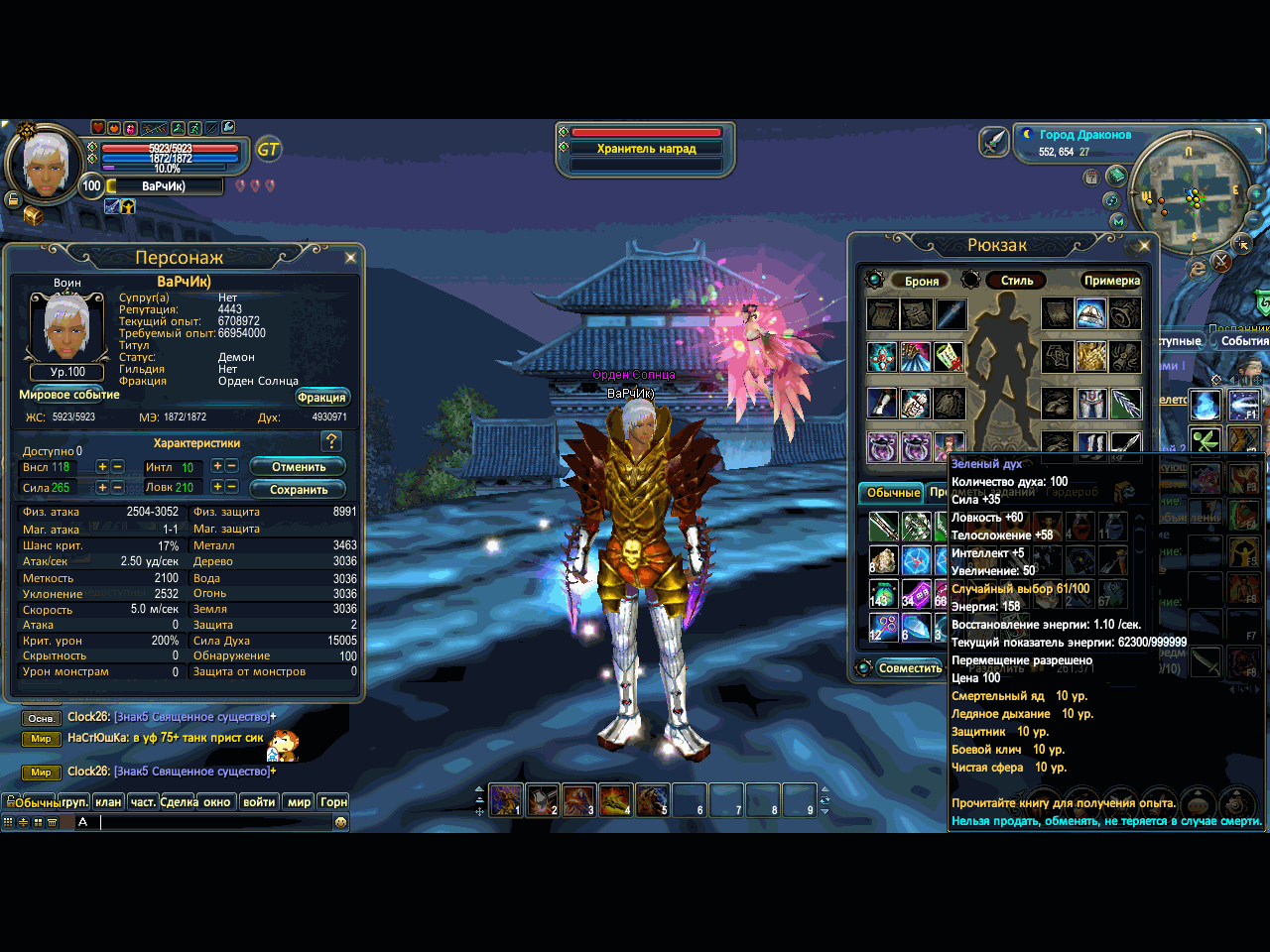The height and width of the screenshot is (952, 1270).
Task: Click Сохранить to save stats
Action: tap(298, 490)
